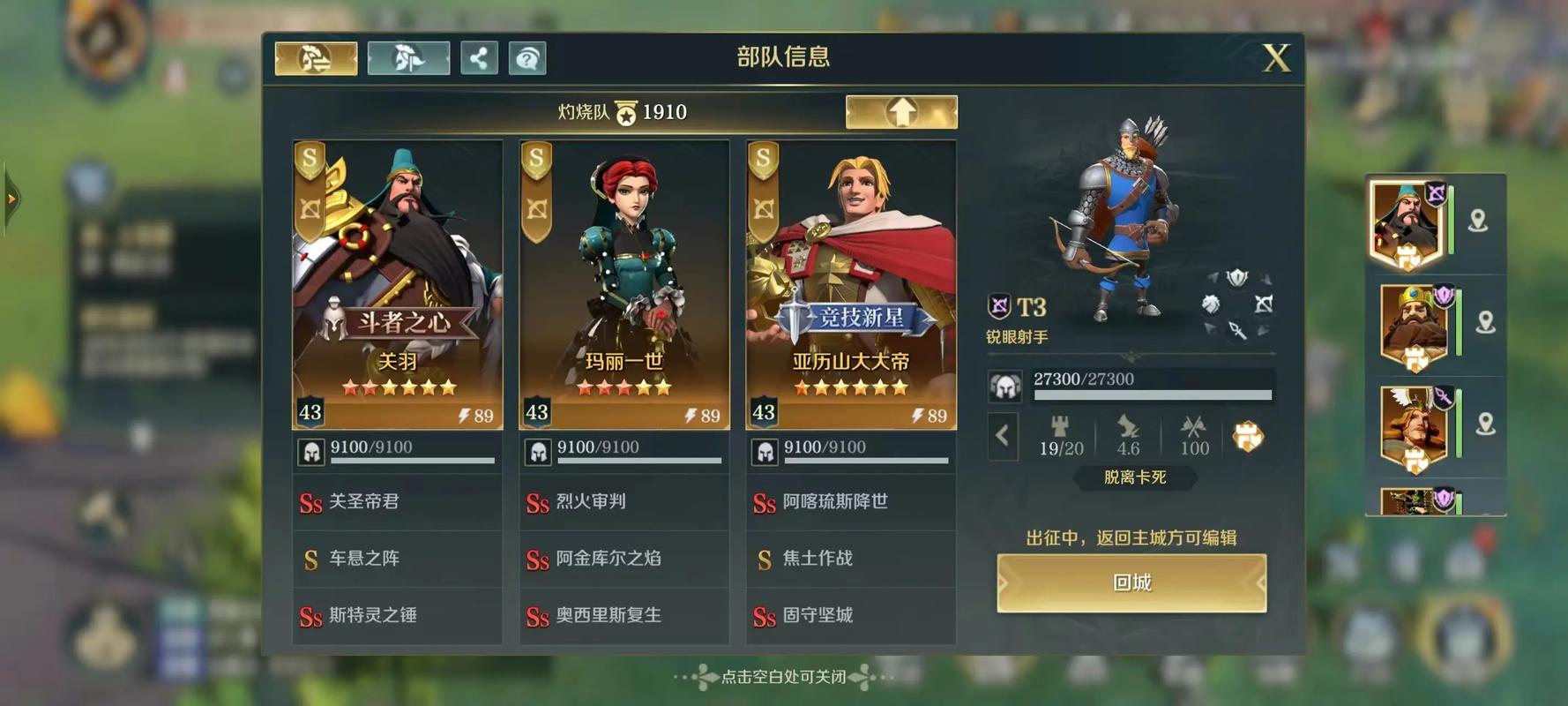Click the left arrow beside troop stats

[1003, 435]
